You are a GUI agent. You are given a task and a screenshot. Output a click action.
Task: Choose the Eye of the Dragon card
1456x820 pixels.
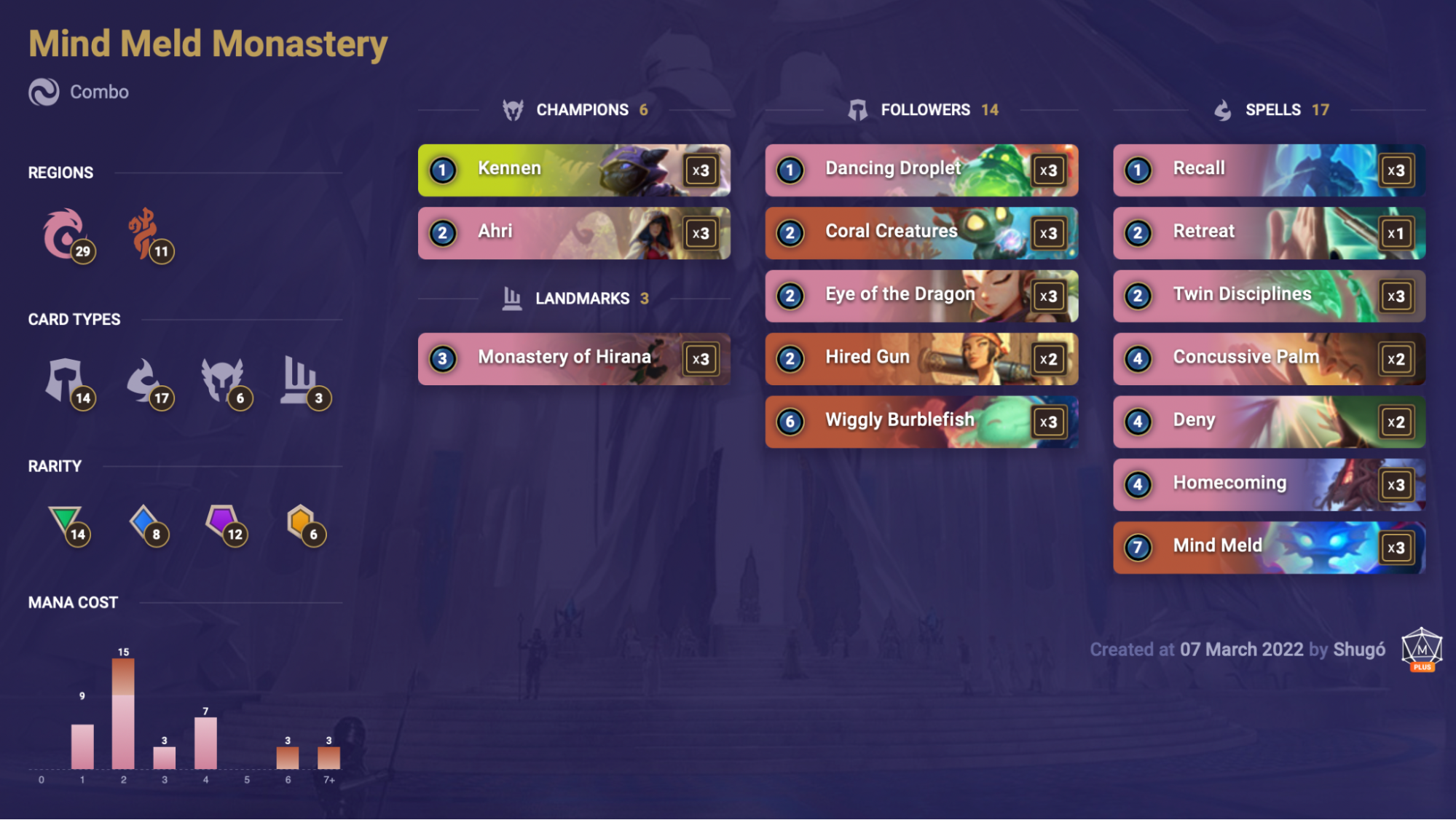click(921, 296)
